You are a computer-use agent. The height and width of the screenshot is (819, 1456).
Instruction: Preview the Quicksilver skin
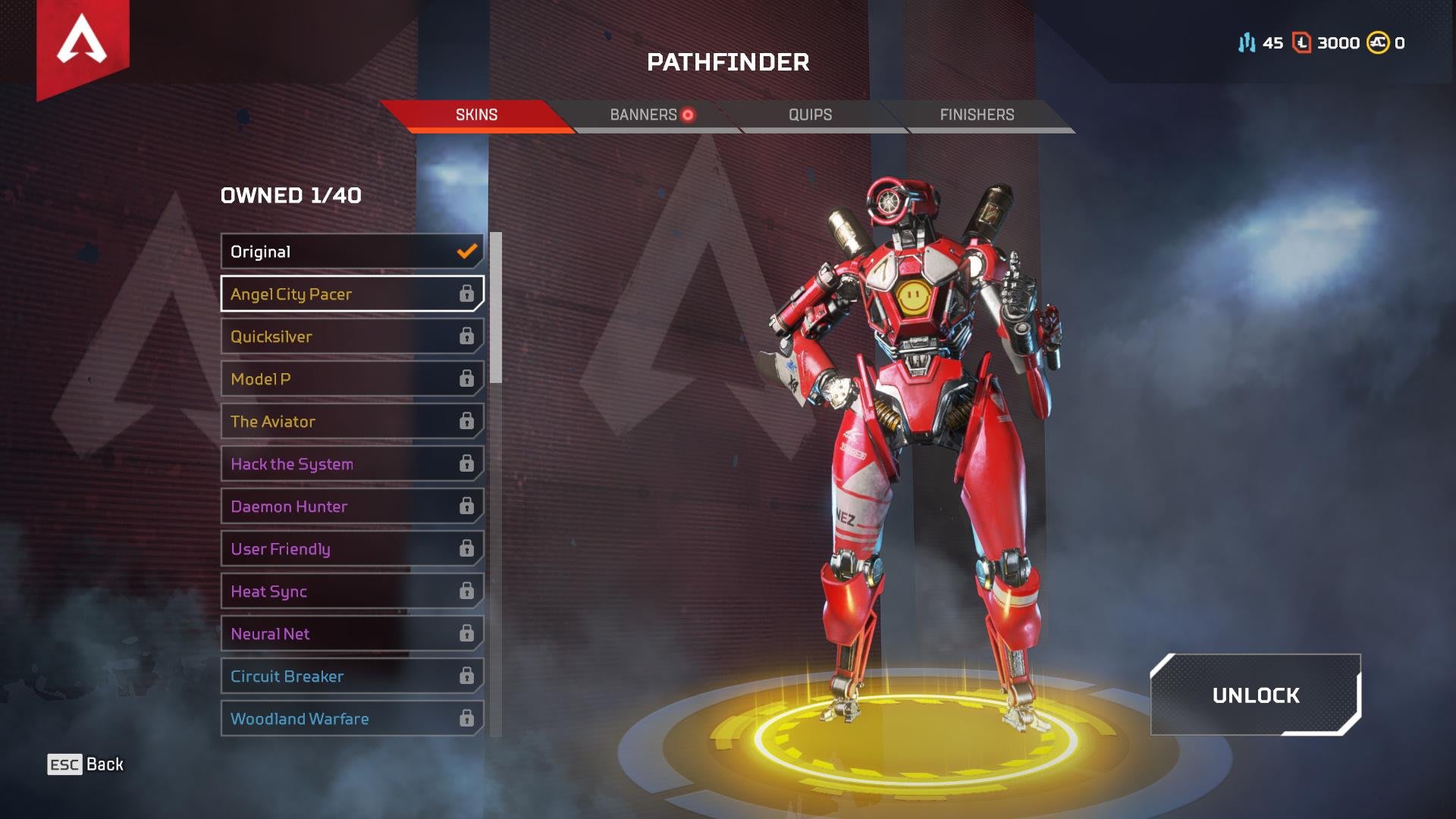(352, 337)
